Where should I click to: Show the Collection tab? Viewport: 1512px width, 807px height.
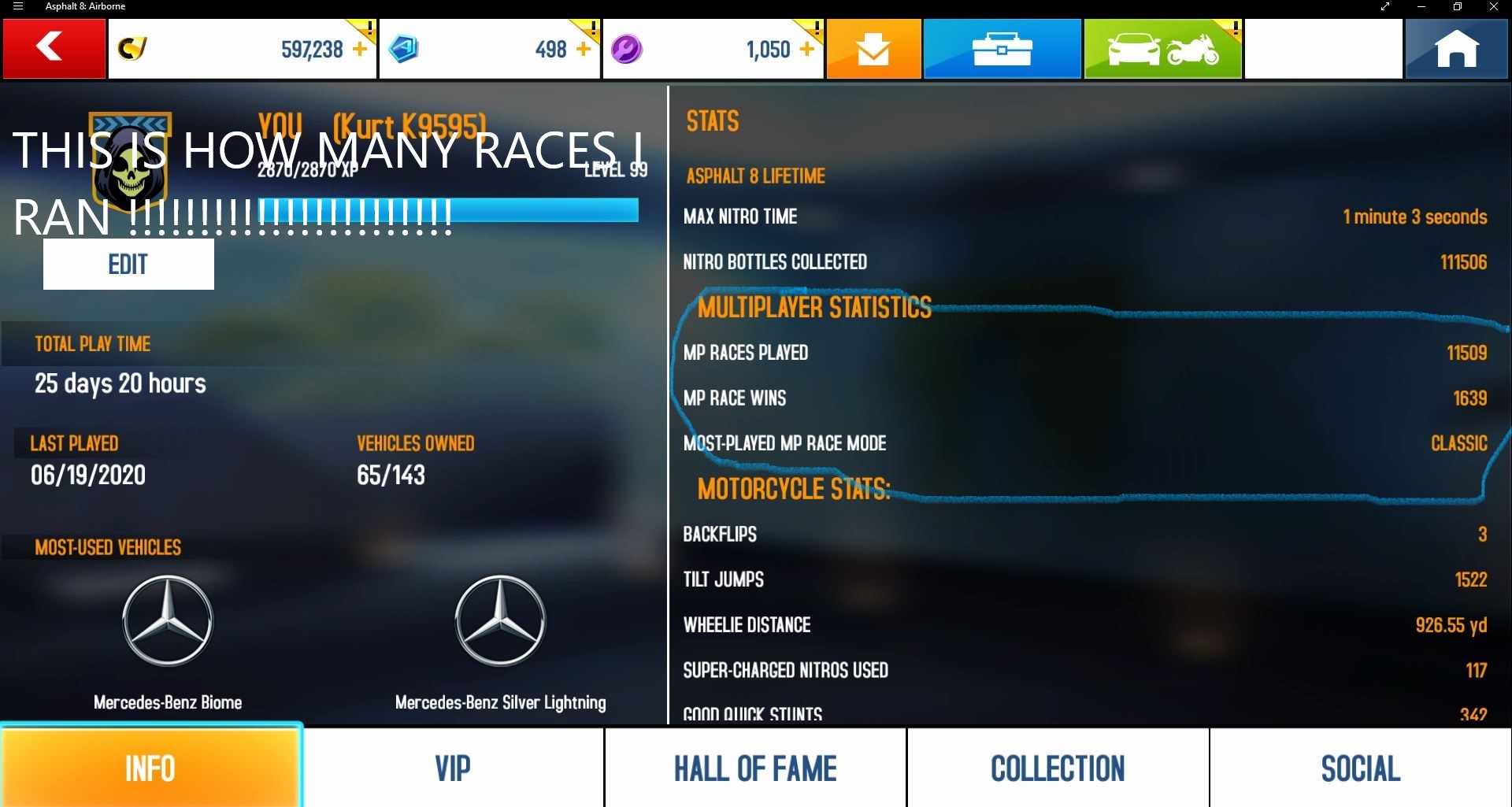click(1058, 768)
